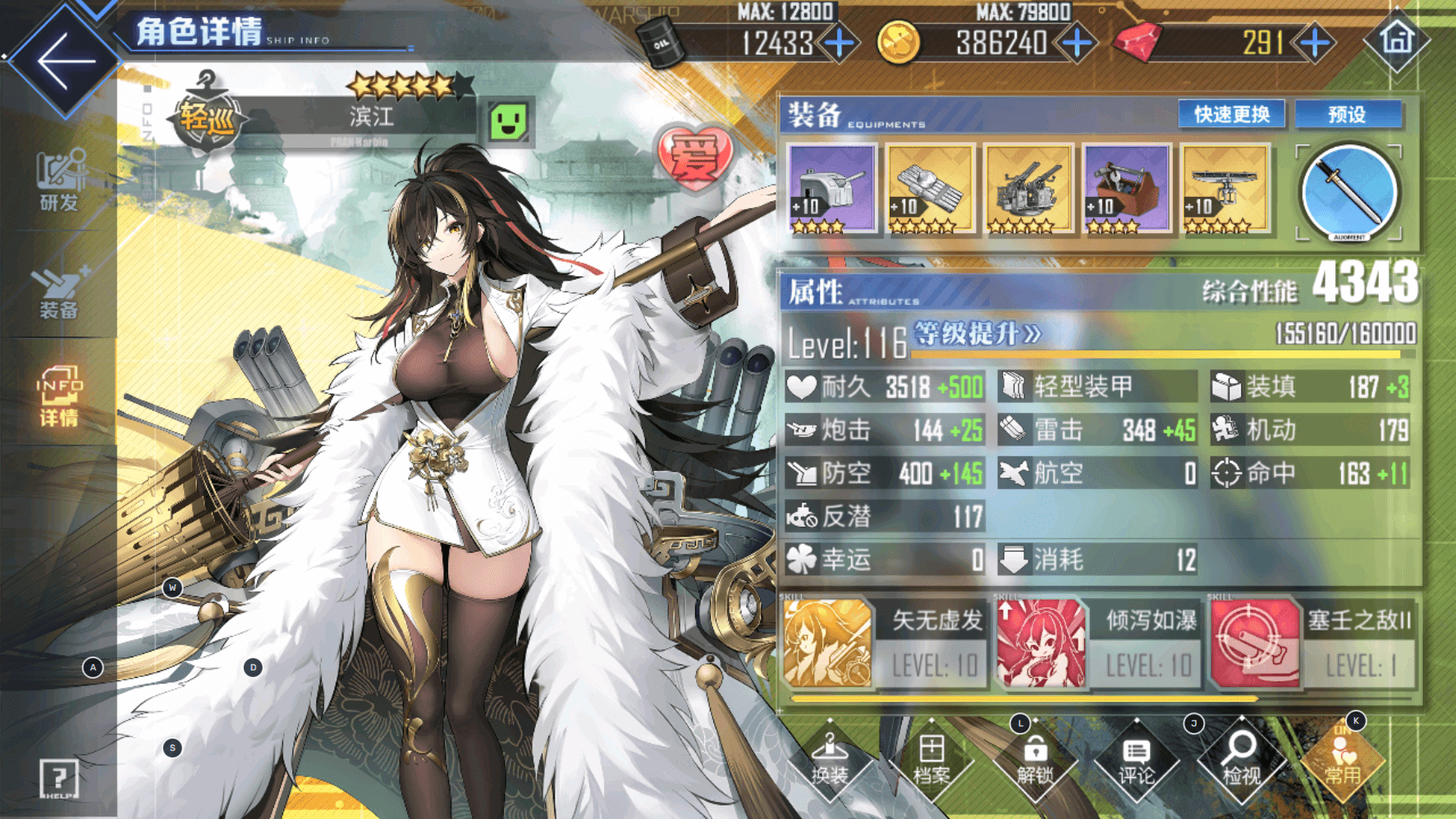Select the toolbox equipment slot
Image resolution: width=1456 pixels, height=819 pixels.
pos(1126,189)
